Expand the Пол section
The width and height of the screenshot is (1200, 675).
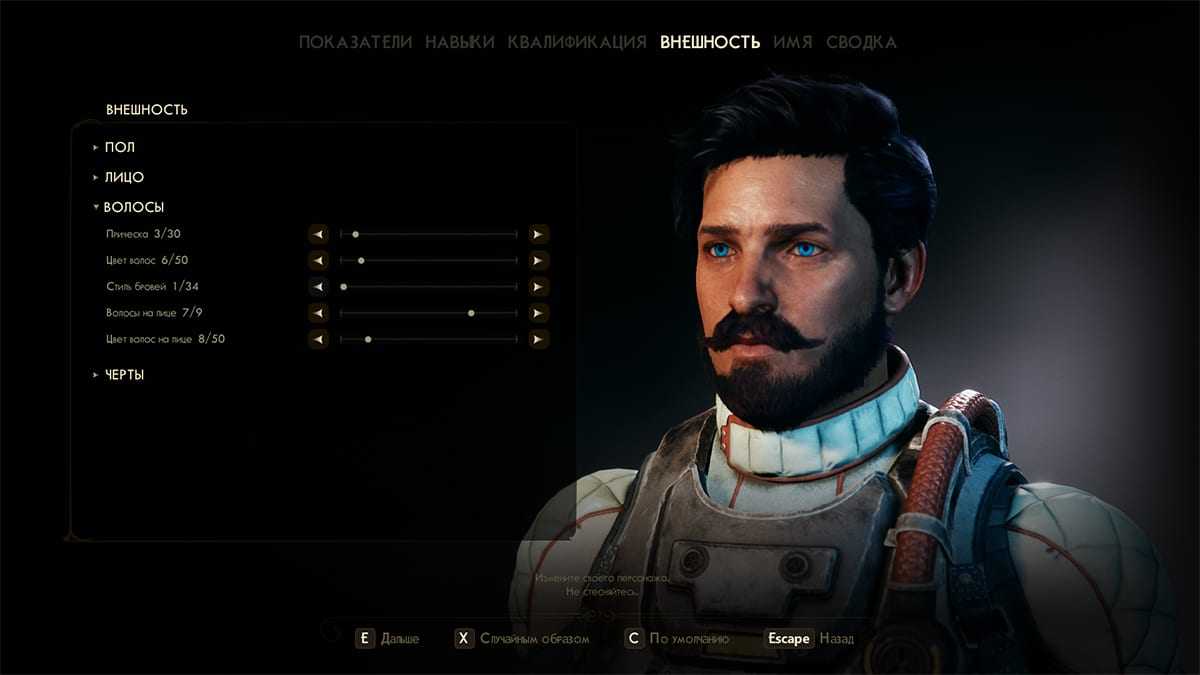[x=119, y=147]
